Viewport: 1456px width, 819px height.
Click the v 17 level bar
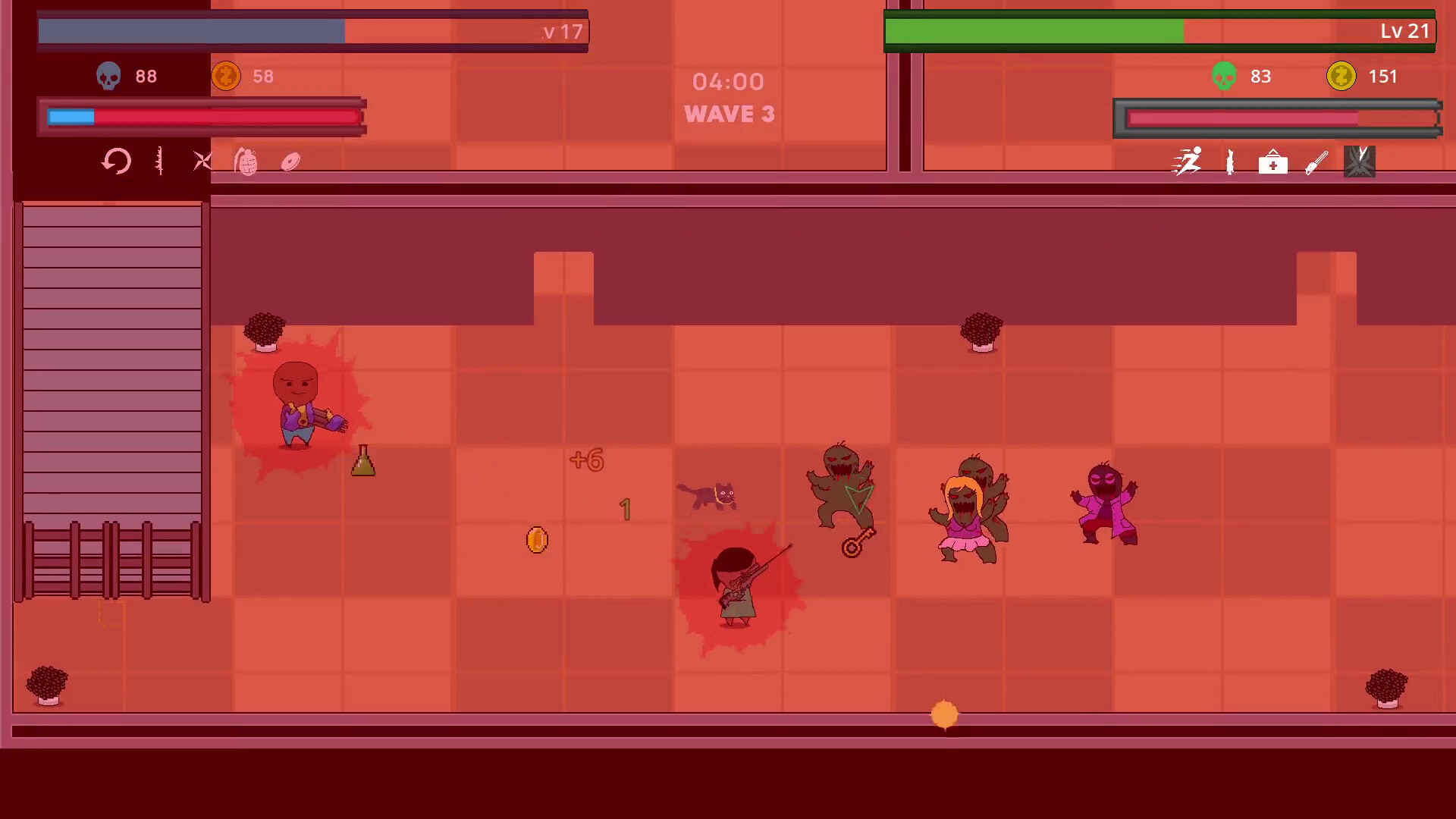click(311, 31)
